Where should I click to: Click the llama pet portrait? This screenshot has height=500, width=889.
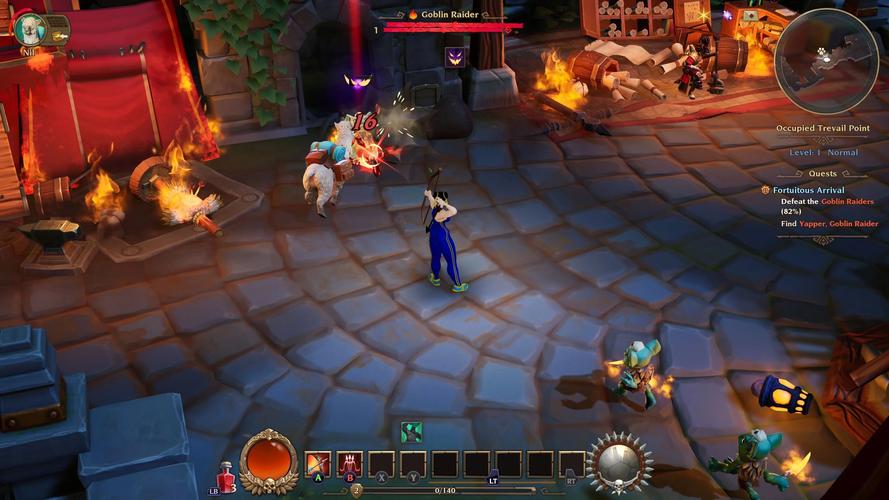point(29,27)
